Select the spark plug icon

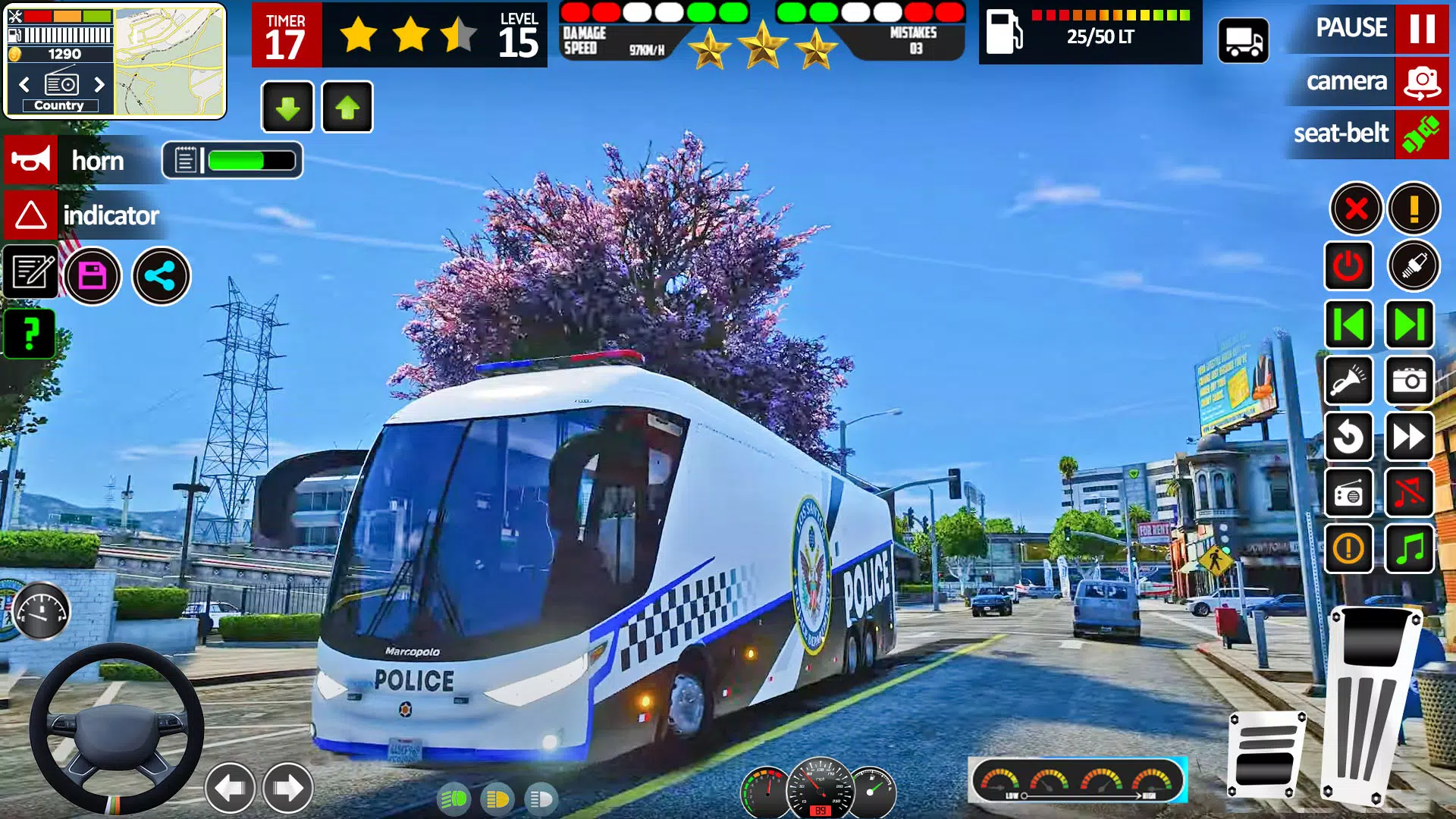[x=1412, y=267]
